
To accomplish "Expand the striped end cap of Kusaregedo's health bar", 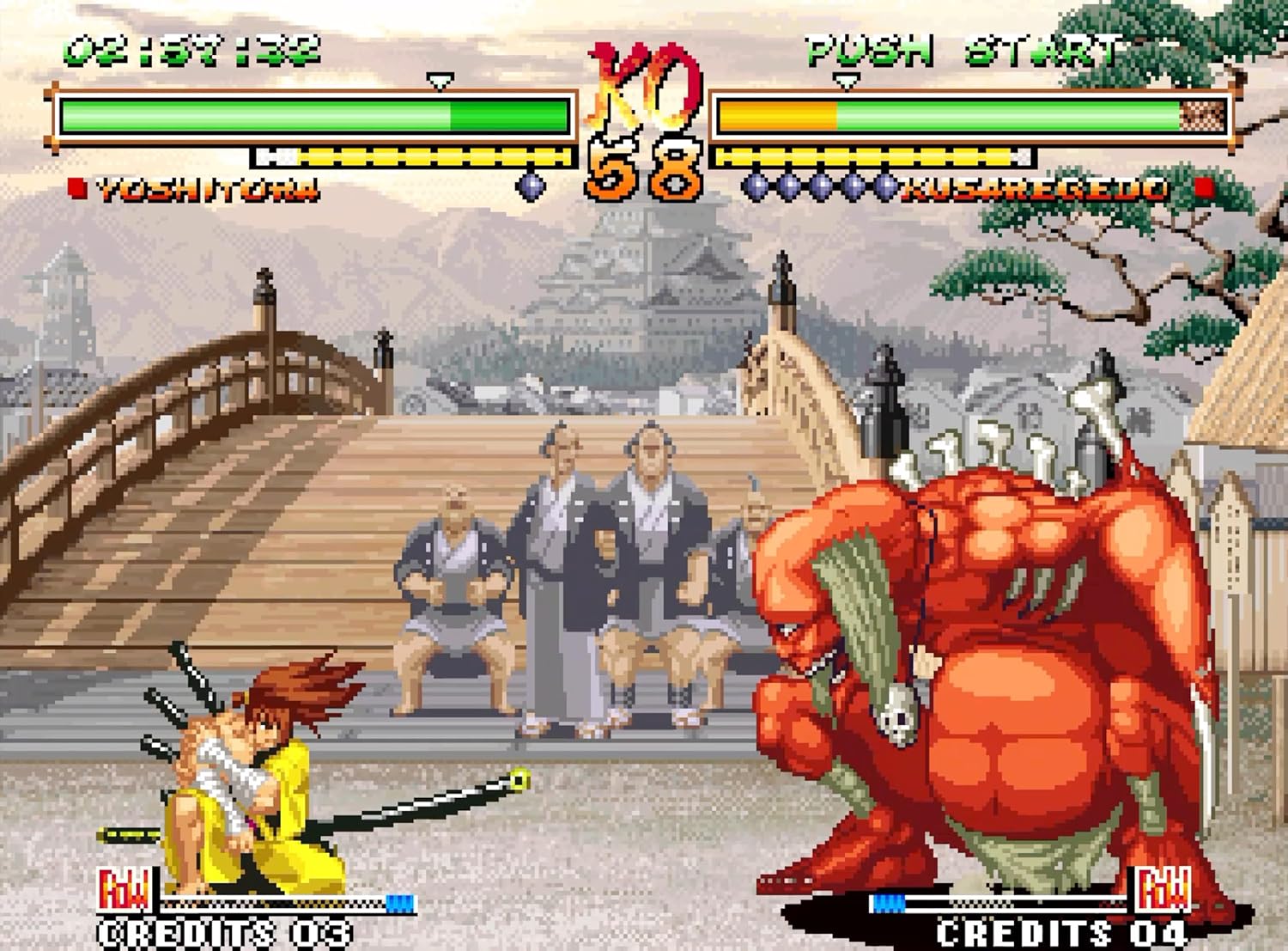I will point(1200,113).
